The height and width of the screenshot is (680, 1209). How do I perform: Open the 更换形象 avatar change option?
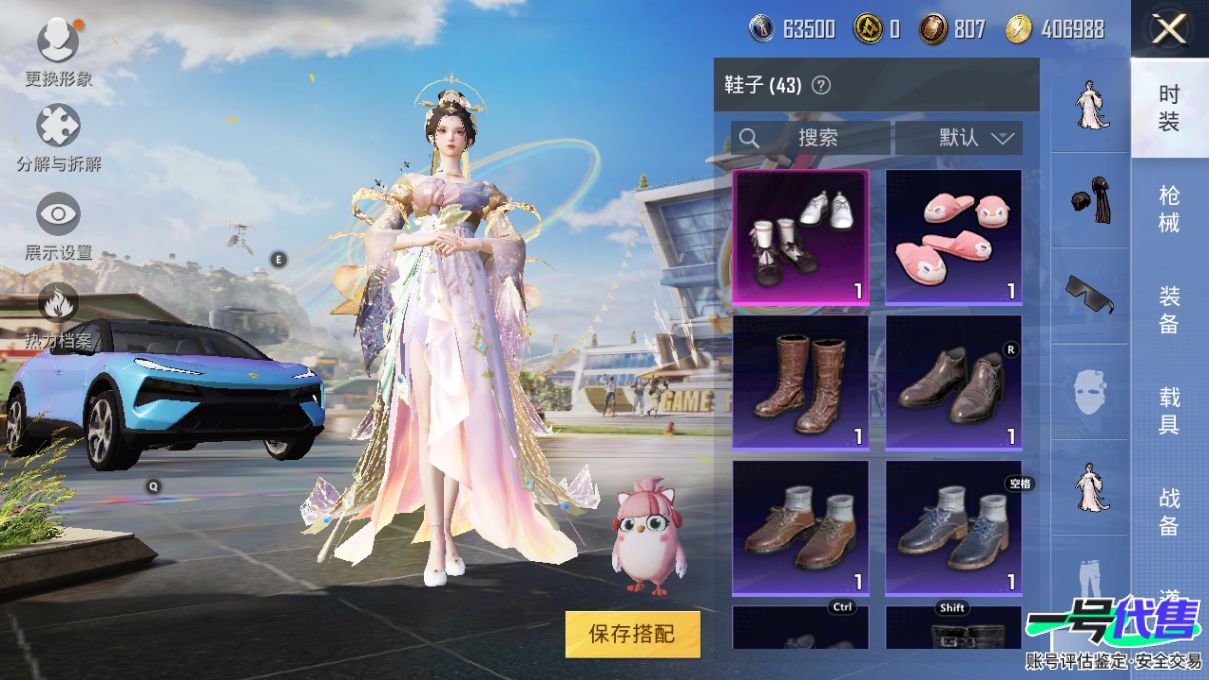[58, 42]
